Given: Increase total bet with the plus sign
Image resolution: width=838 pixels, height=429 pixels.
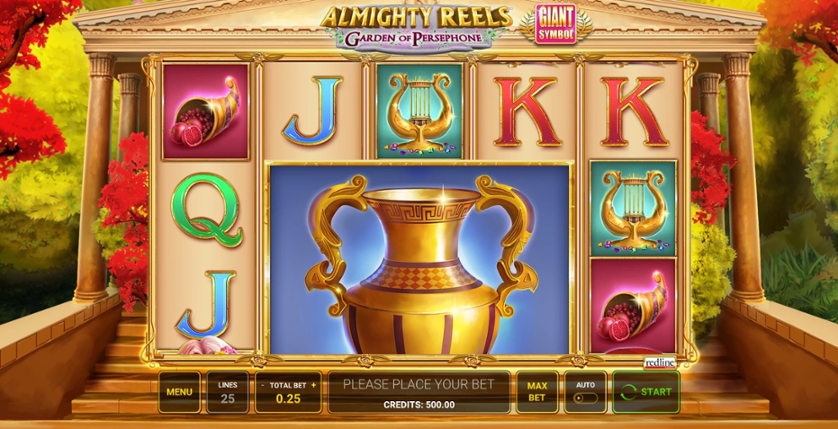Looking at the screenshot, I should tap(313, 384).
